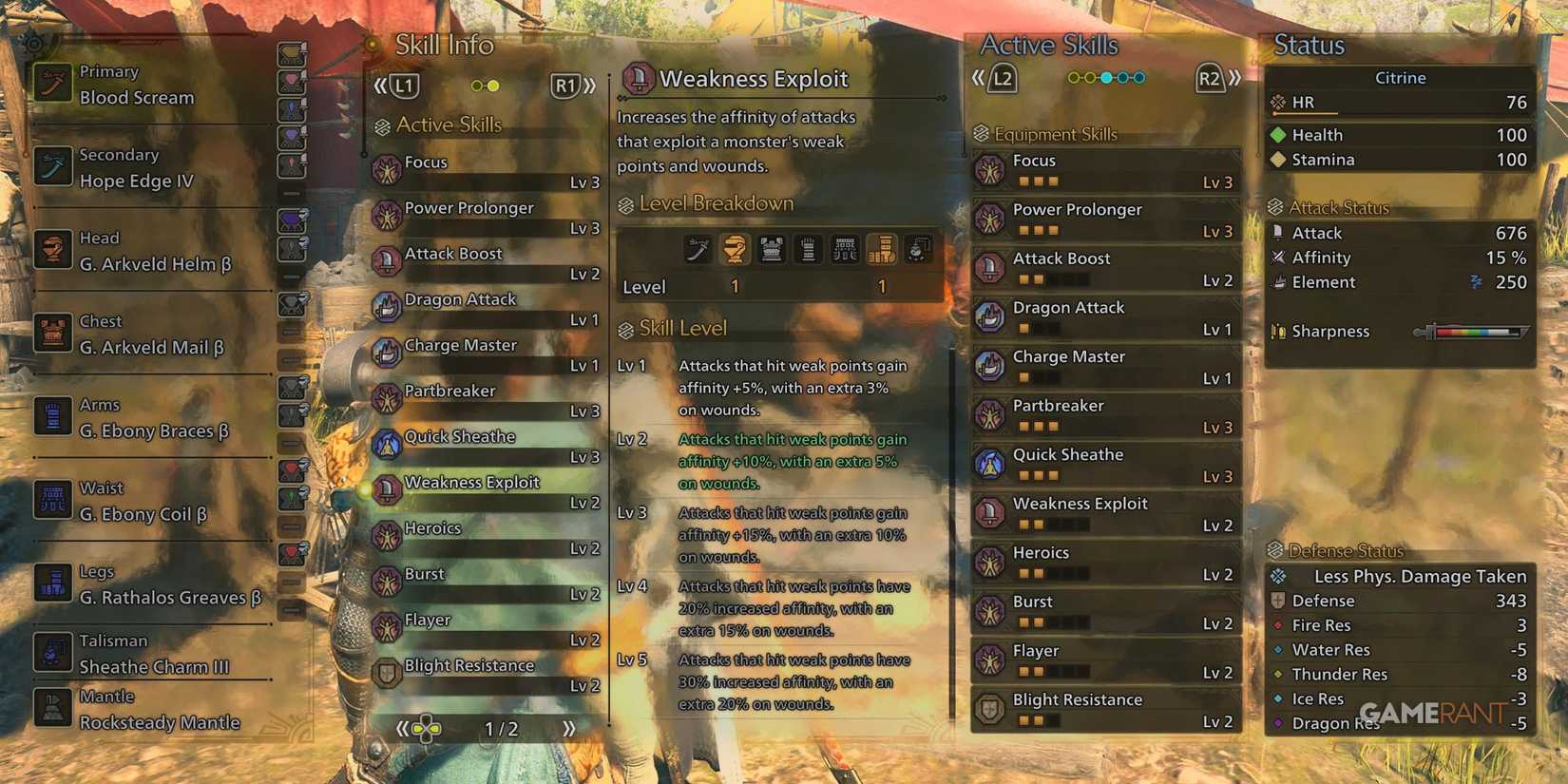Open the next skill page with the right chevron
The image size is (1568, 784).
coord(568,729)
